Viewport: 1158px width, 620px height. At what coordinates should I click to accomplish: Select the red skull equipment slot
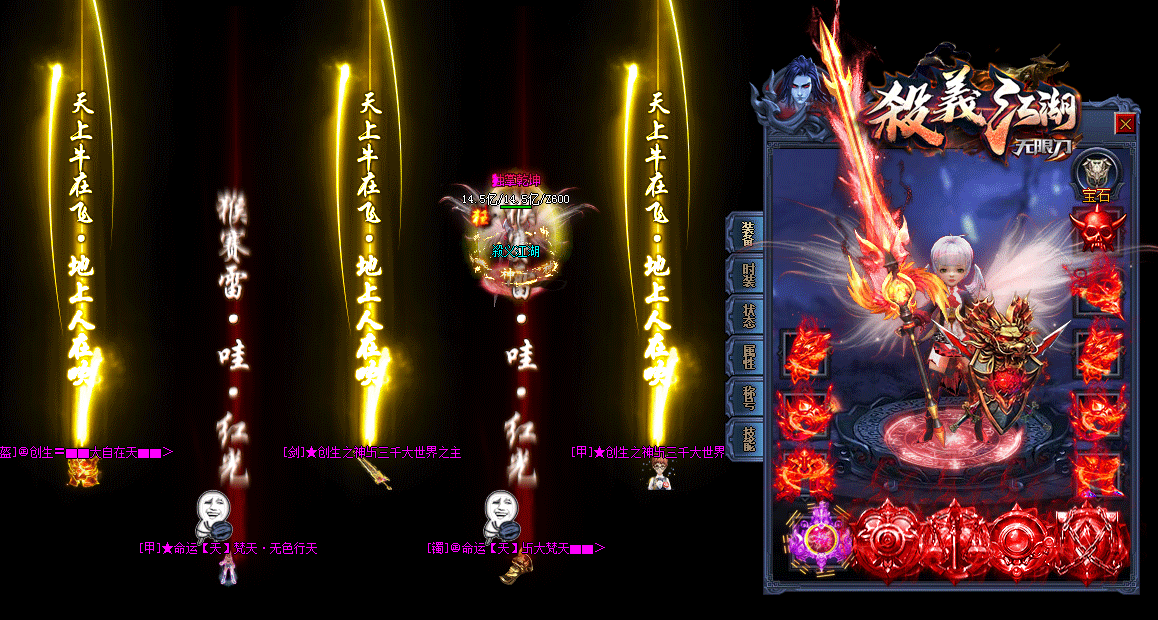point(1096,230)
